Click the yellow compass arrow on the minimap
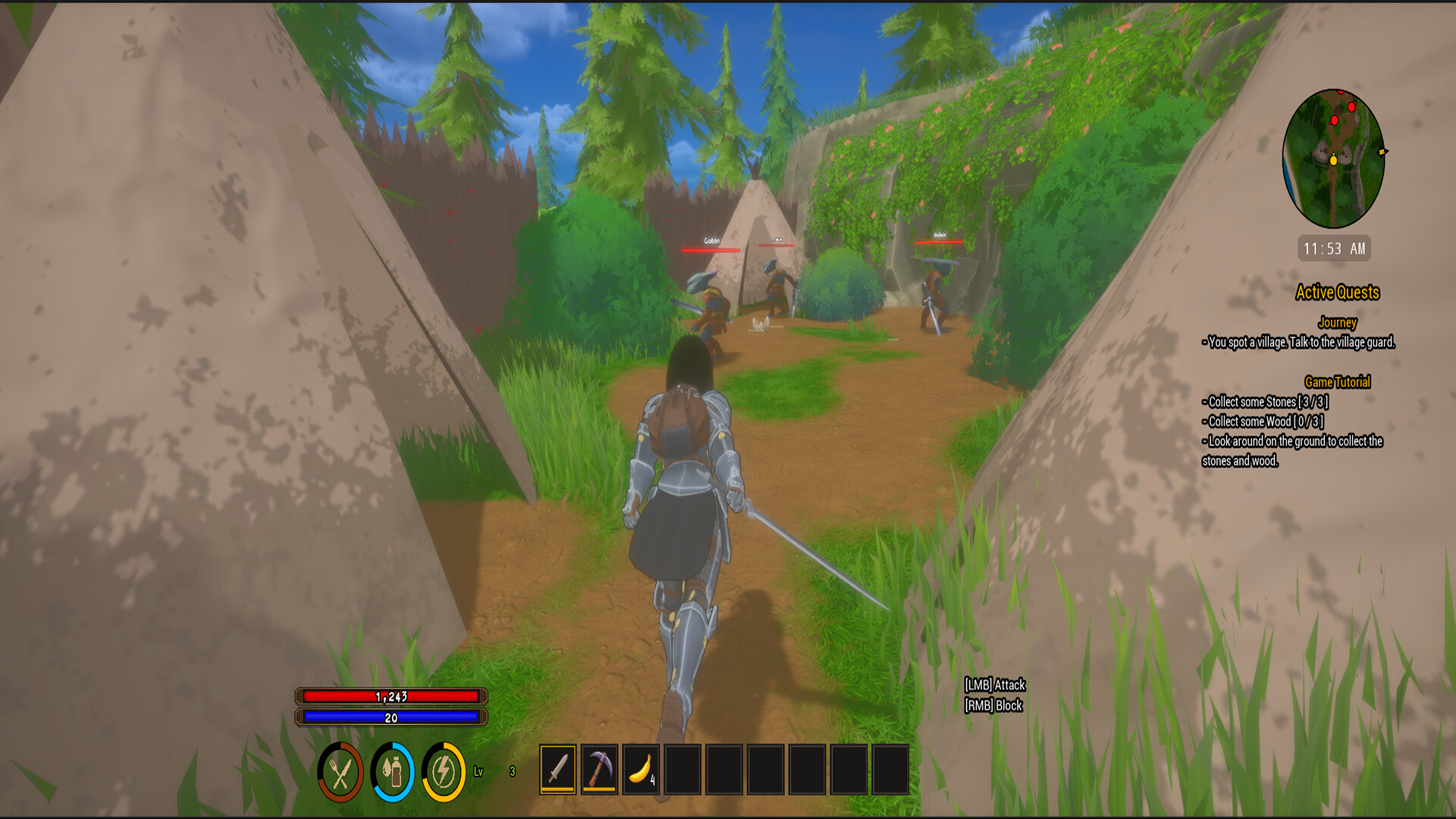This screenshot has height=819, width=1456. tap(1382, 151)
